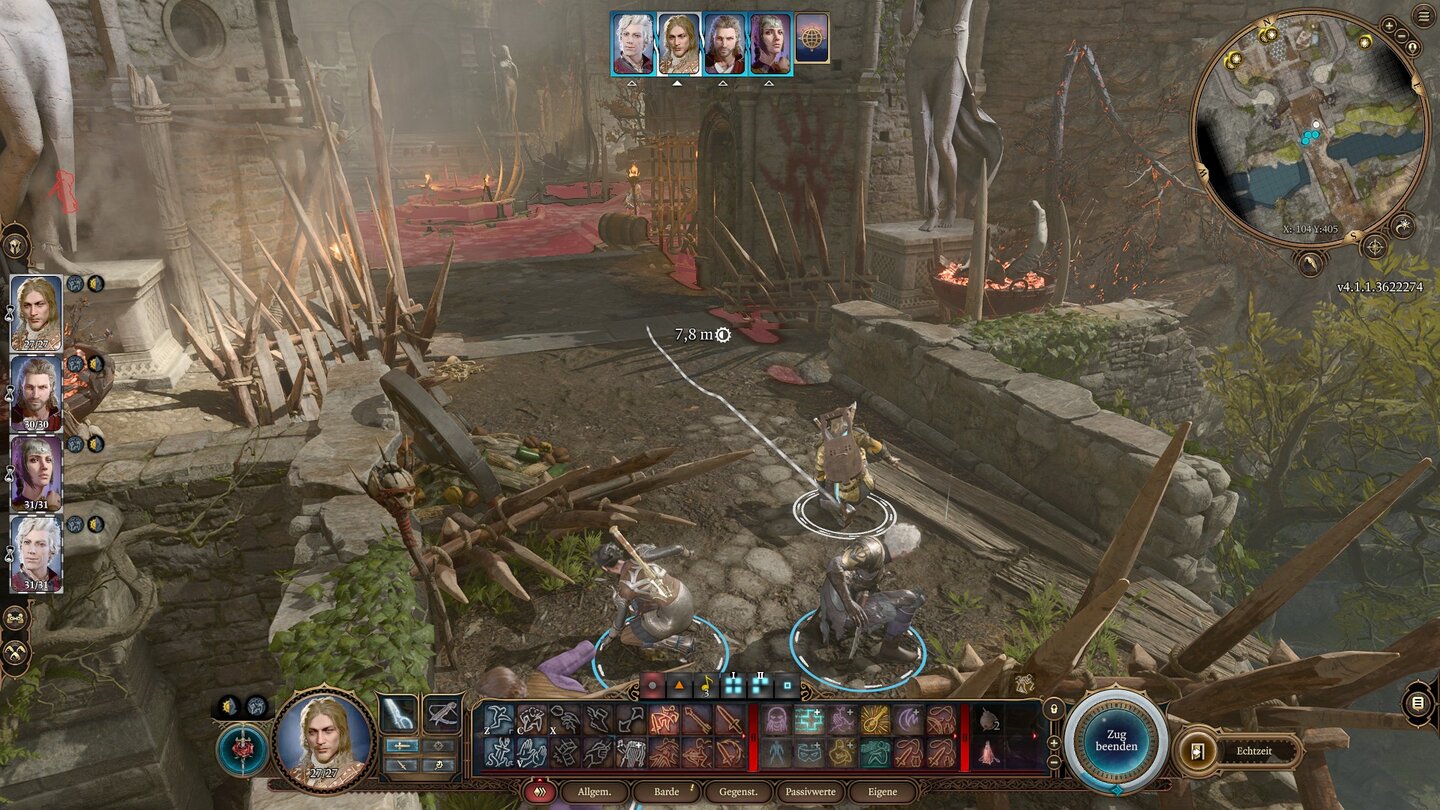Select the crossbow ranged weapon slot

pos(442,713)
